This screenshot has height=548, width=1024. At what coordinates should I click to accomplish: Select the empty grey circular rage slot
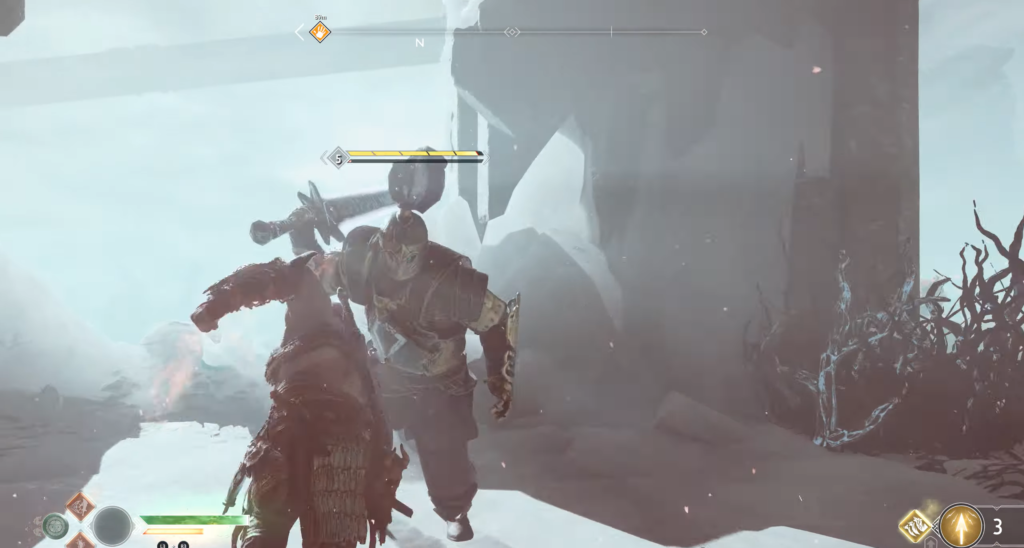112,526
